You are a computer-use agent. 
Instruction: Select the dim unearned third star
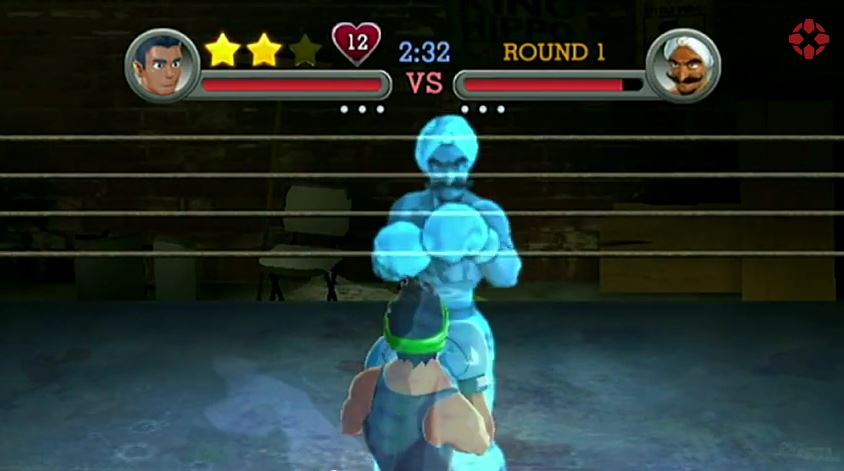tap(305, 50)
